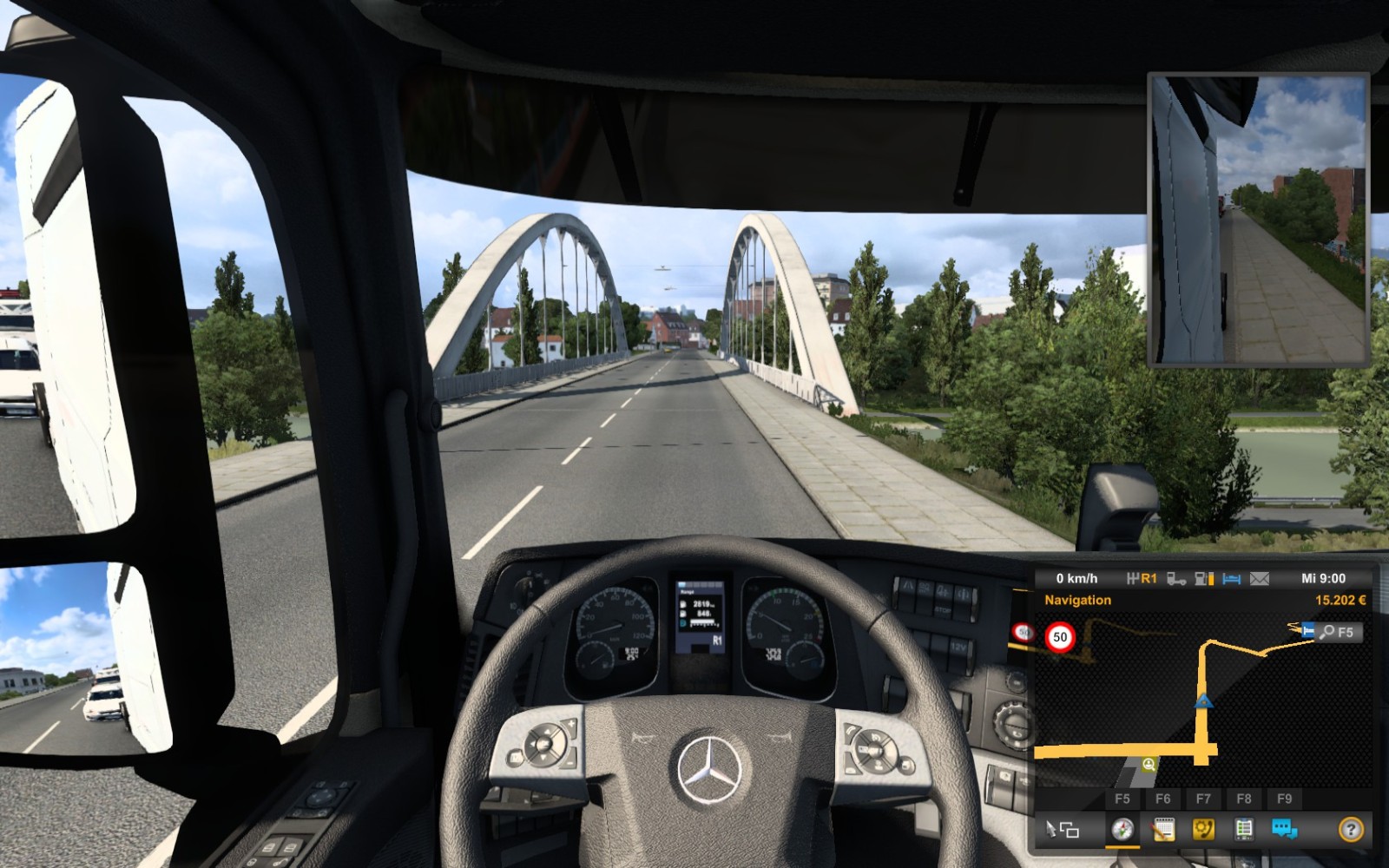Screen dimensions: 1389x868
Task: Toggle the Route Advisor mouse-window mode icon
Action: tap(1062, 830)
